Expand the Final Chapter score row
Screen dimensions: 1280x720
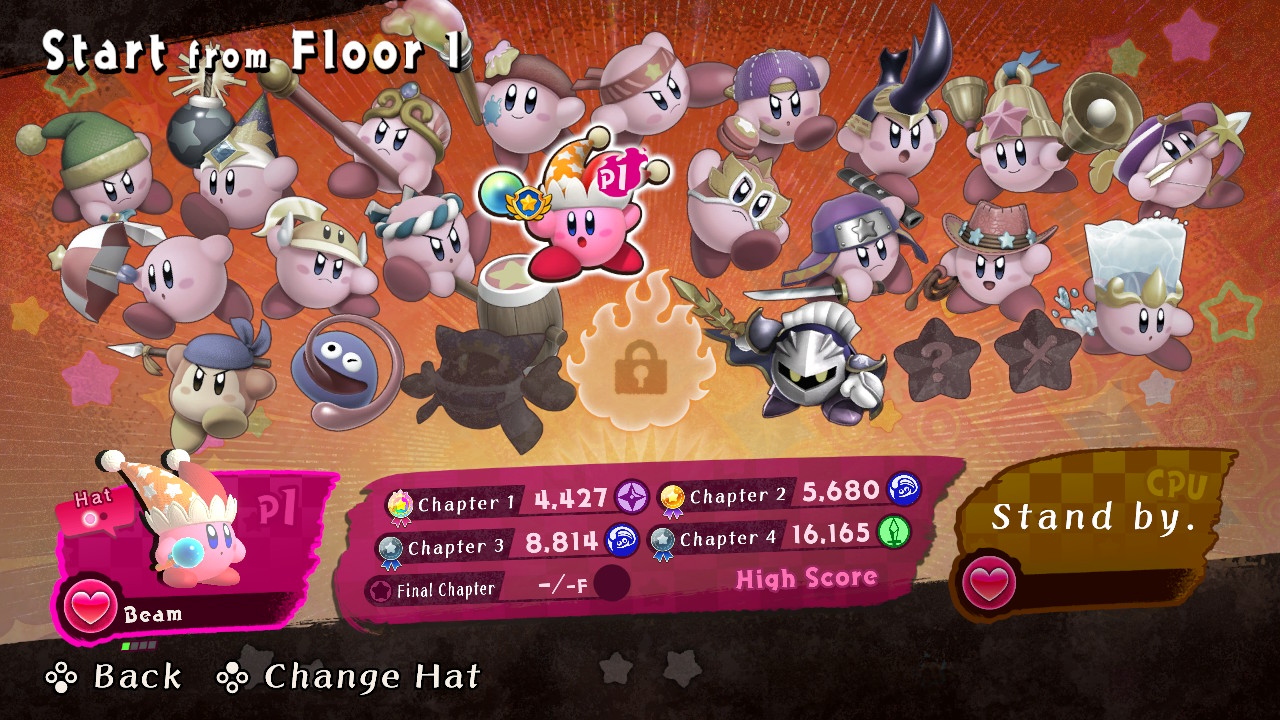[450, 589]
